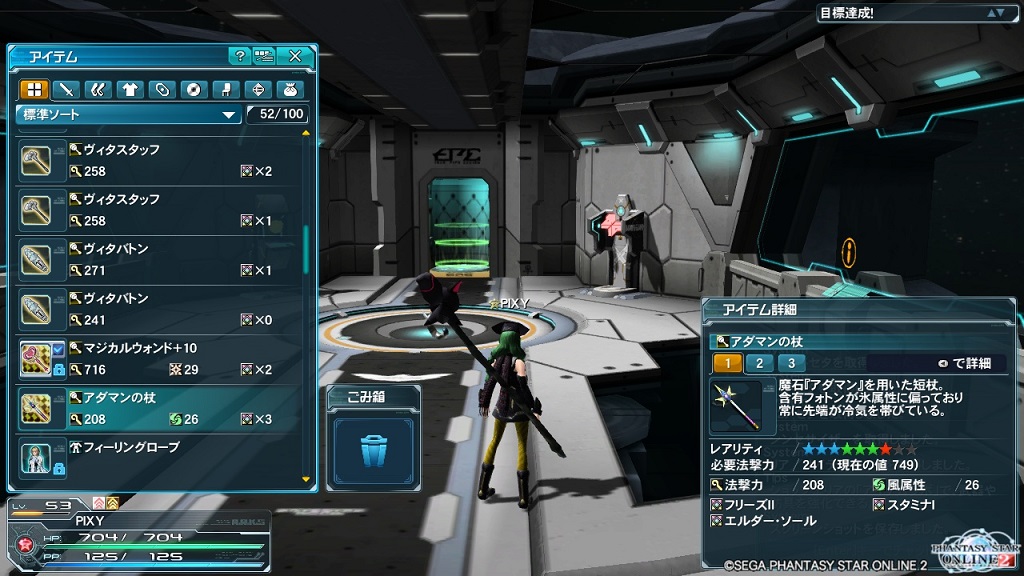Image resolution: width=1024 pixels, height=576 pixels.
Task: Choose the フィーリングローブ item row
Action: (160, 456)
